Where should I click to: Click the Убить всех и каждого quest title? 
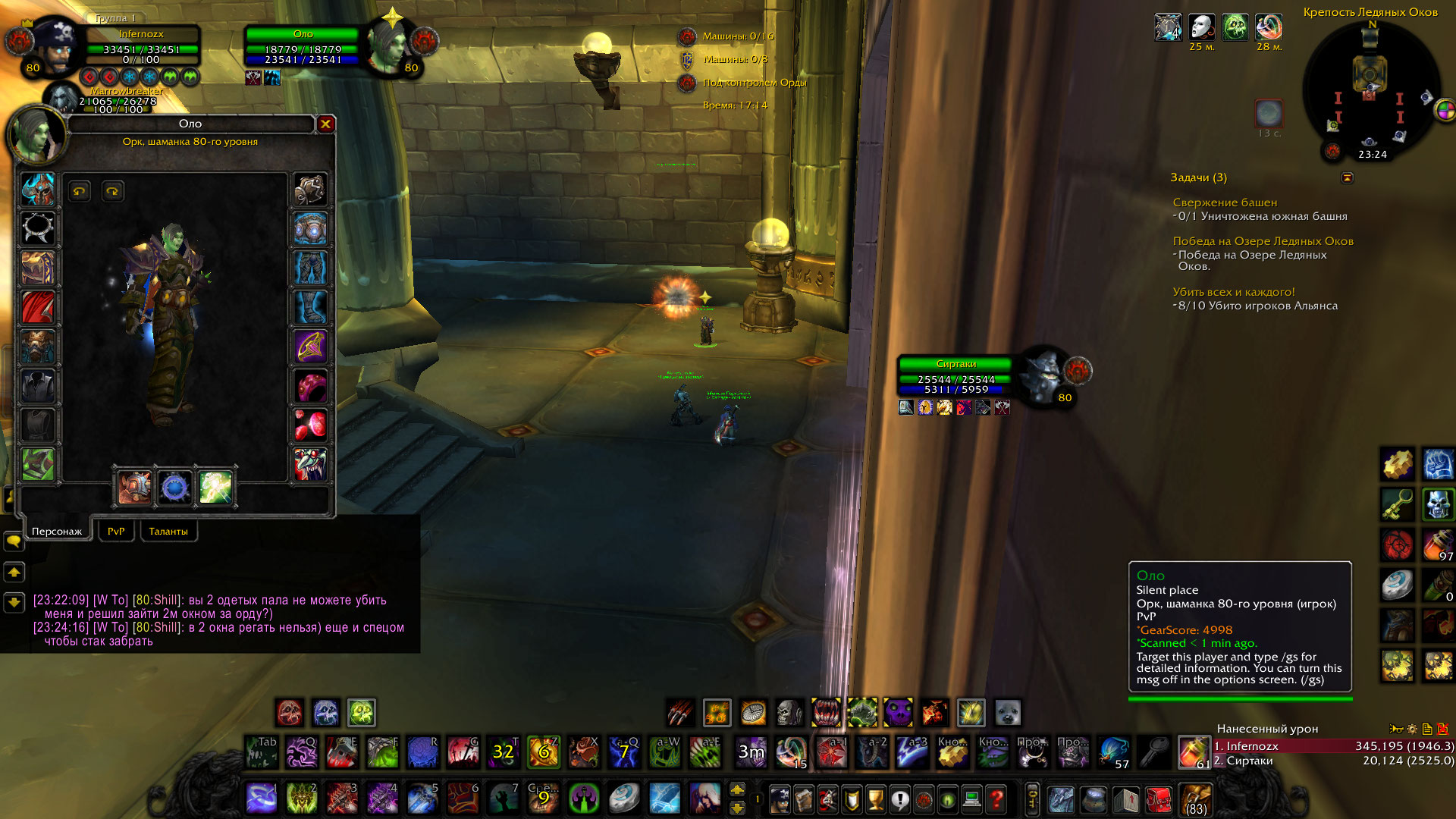pos(1234,292)
